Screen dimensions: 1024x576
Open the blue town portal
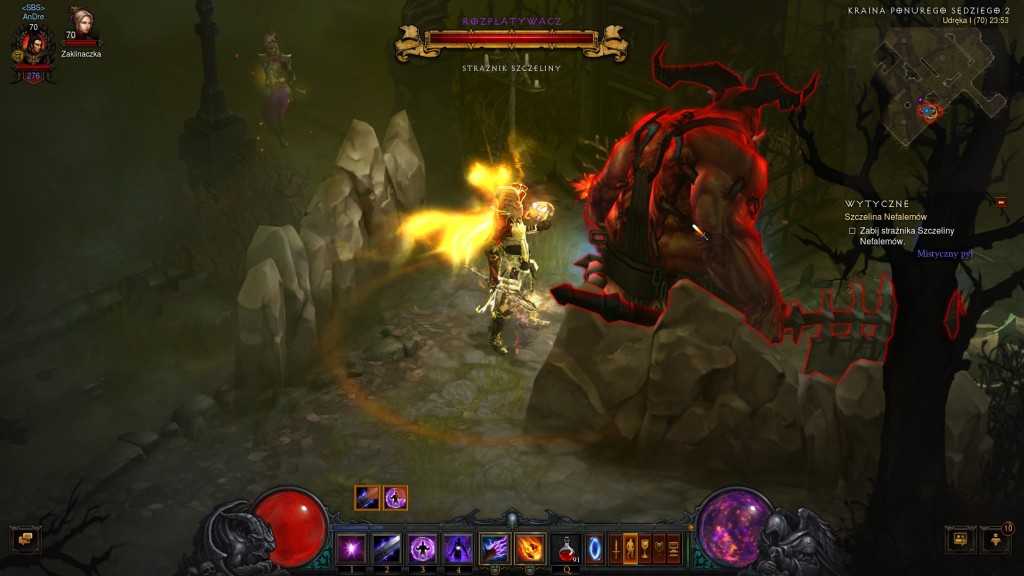tap(595, 549)
